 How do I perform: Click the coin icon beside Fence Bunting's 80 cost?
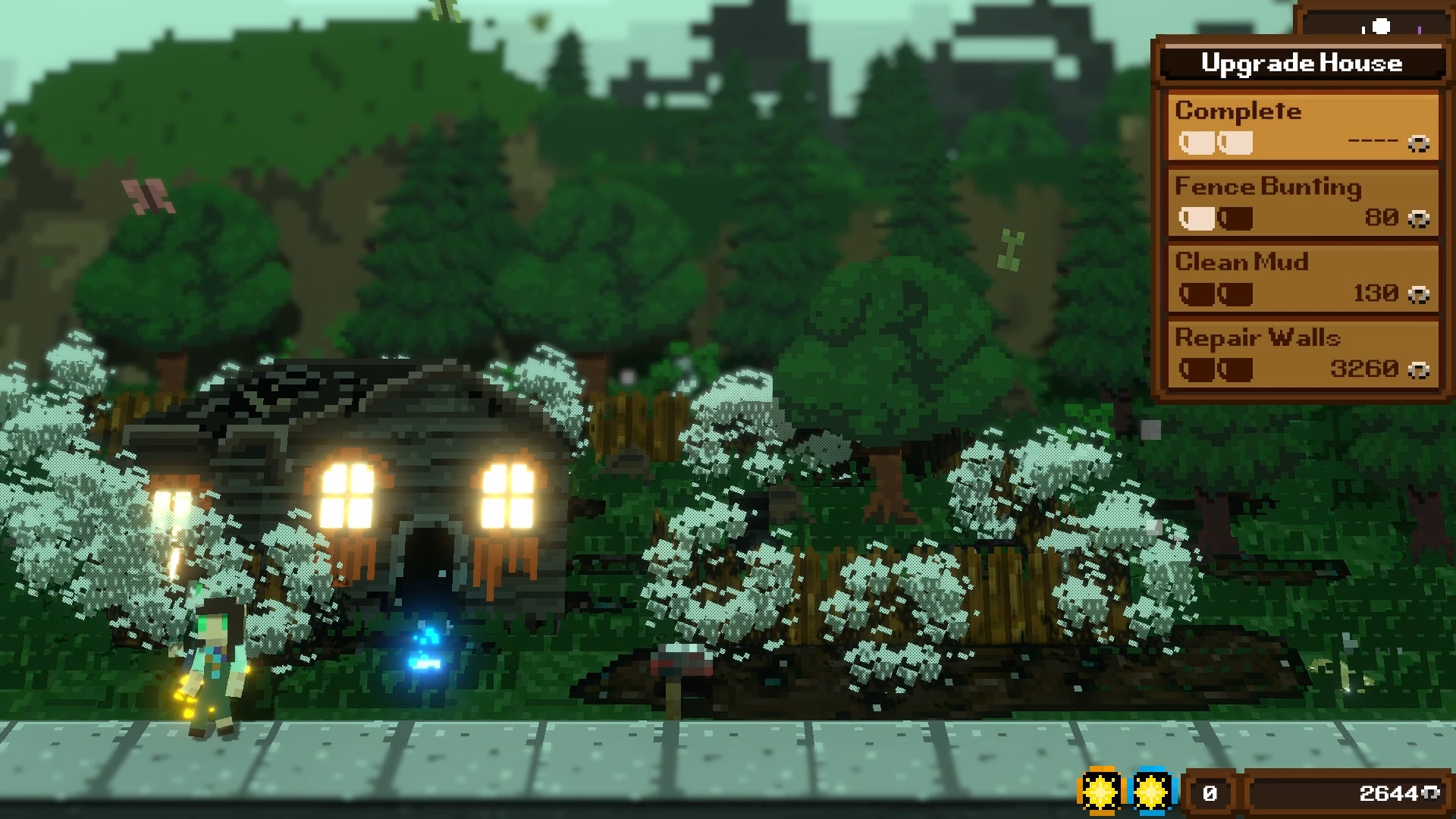(x=1420, y=218)
